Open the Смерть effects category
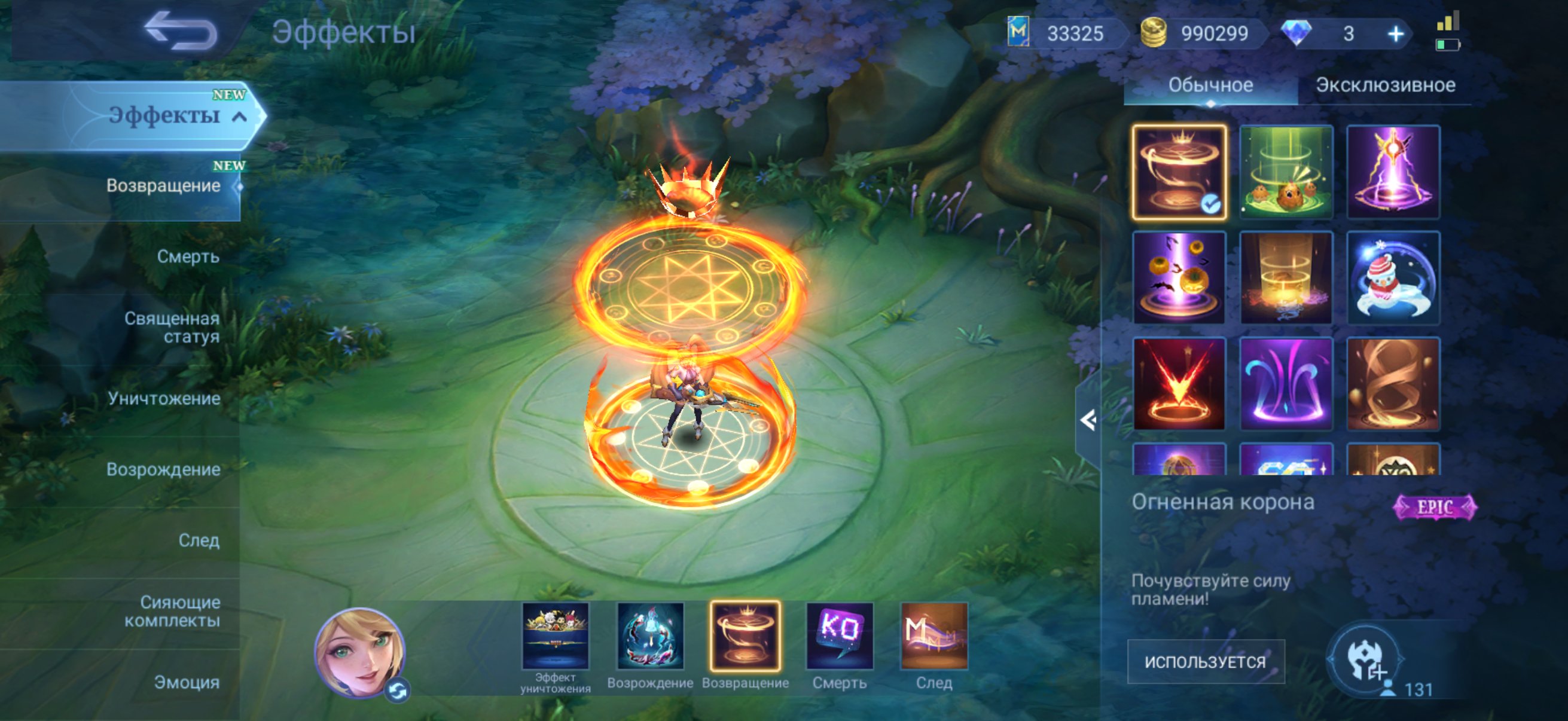Viewport: 1568px width, 721px height. (x=189, y=256)
